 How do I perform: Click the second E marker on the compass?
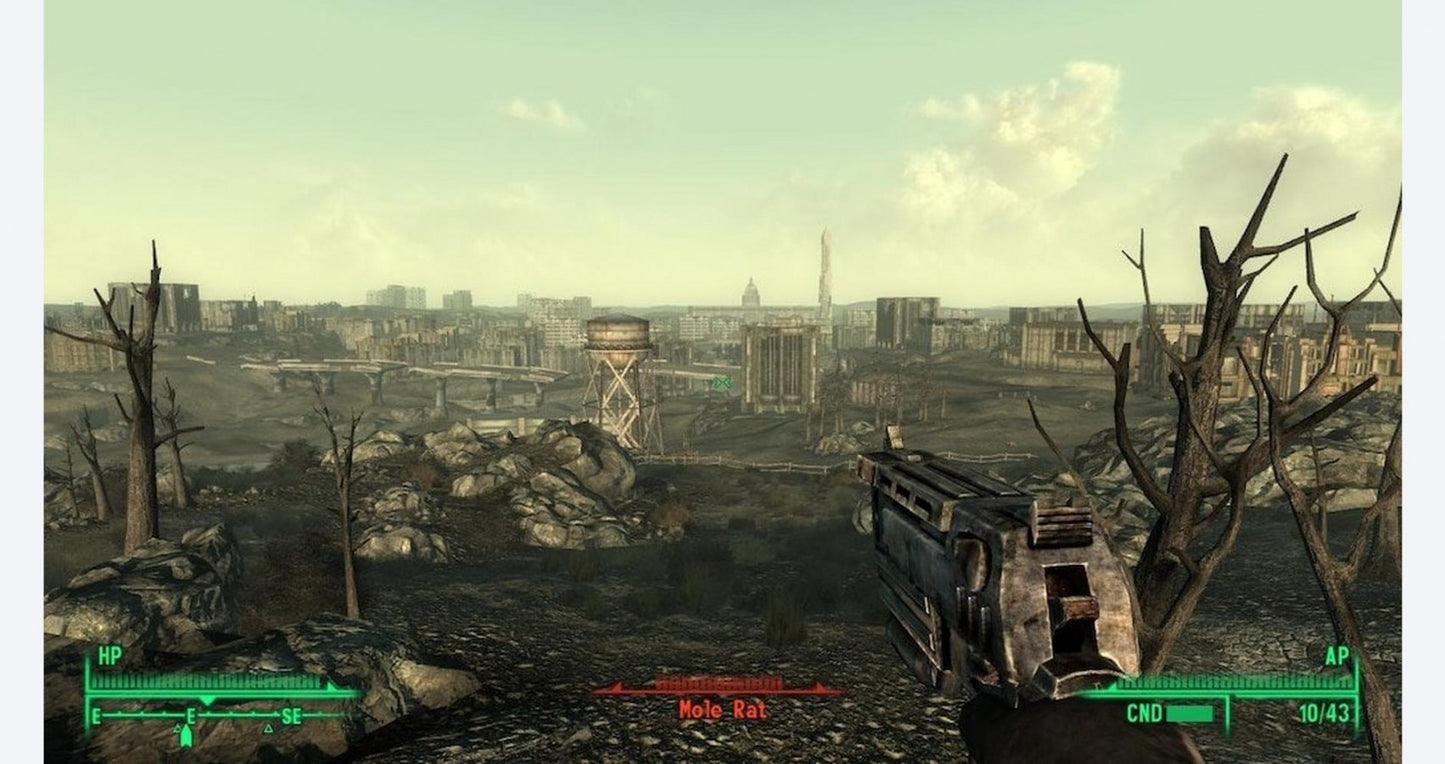tap(190, 716)
